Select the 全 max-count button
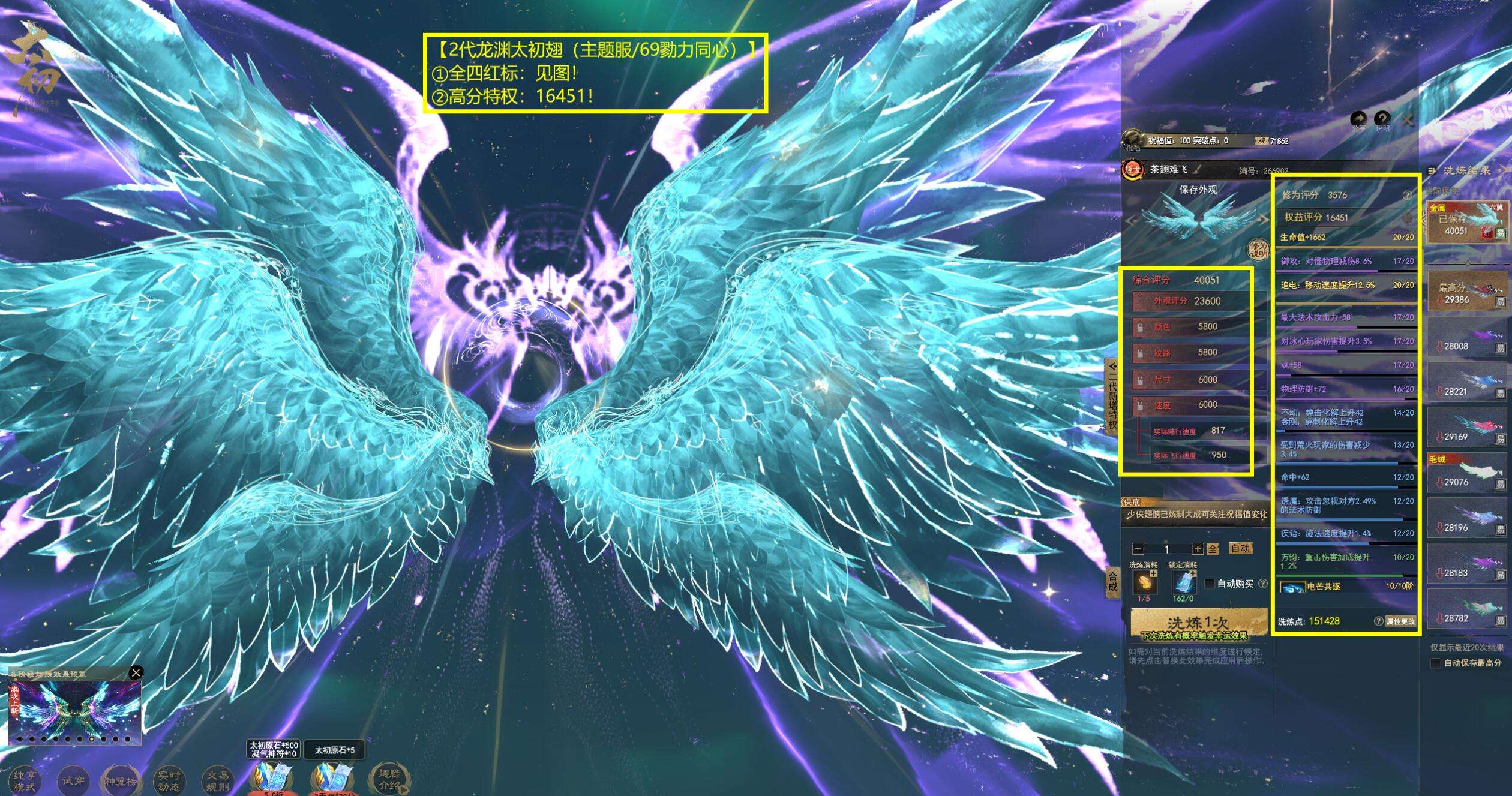The width and height of the screenshot is (1512, 796). click(1213, 549)
